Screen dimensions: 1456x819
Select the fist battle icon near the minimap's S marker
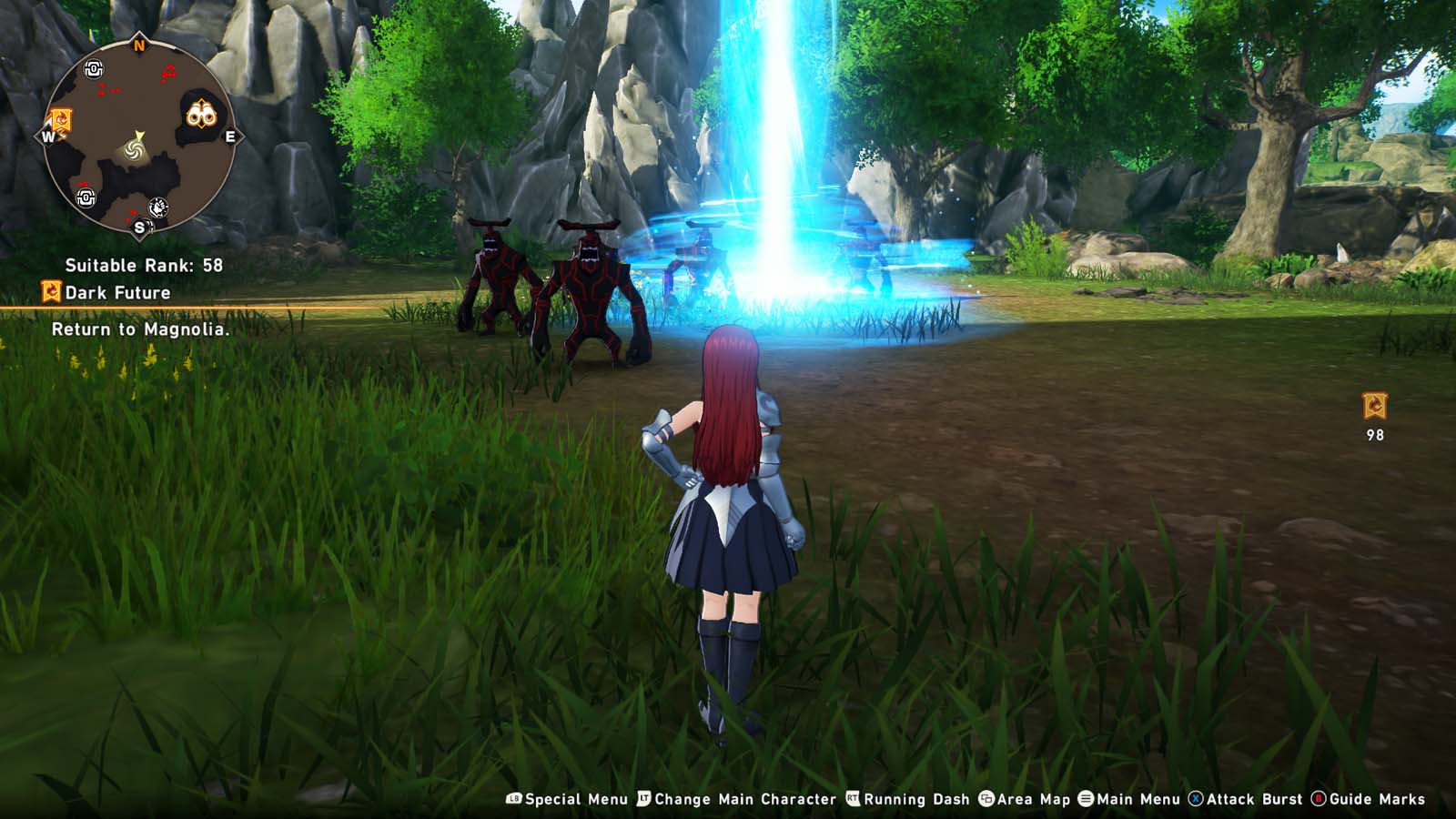(159, 206)
